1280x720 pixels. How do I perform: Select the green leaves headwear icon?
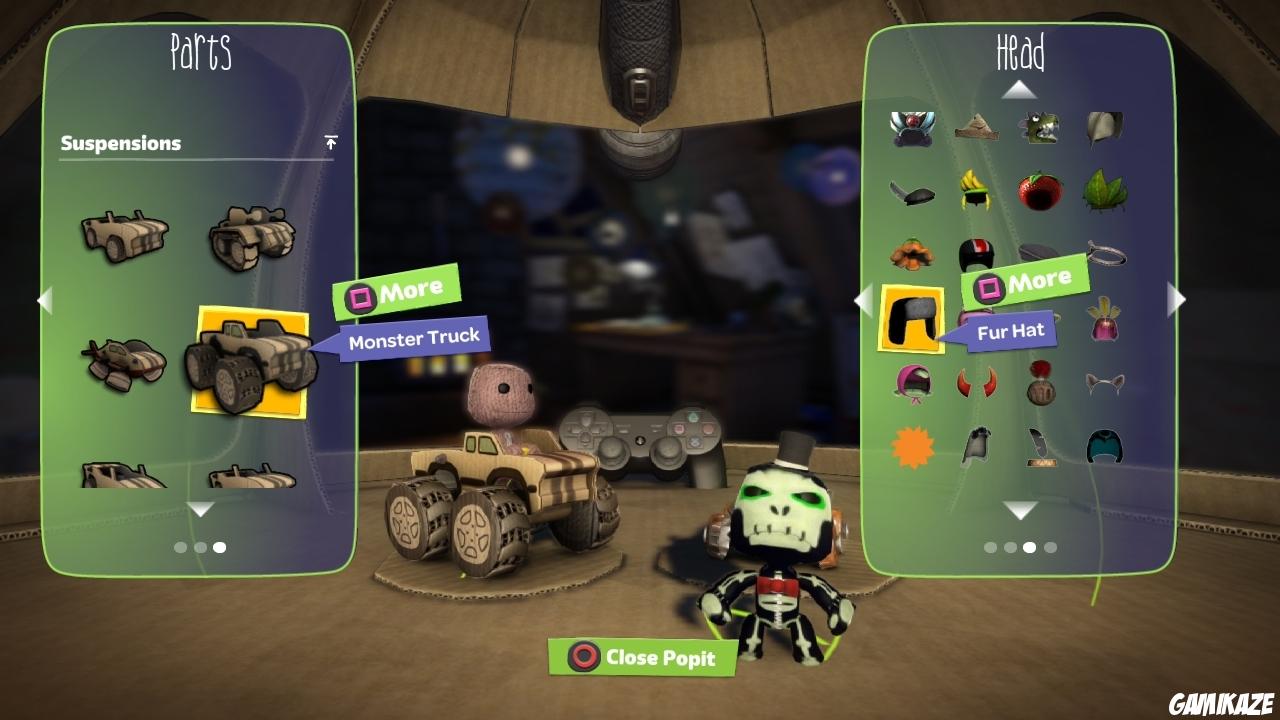[1103, 190]
